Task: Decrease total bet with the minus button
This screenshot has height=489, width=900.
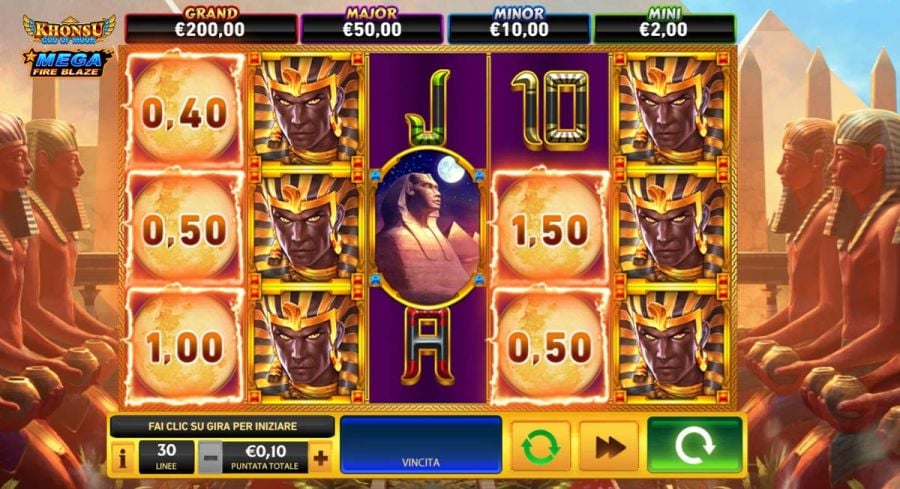Action: [210, 459]
